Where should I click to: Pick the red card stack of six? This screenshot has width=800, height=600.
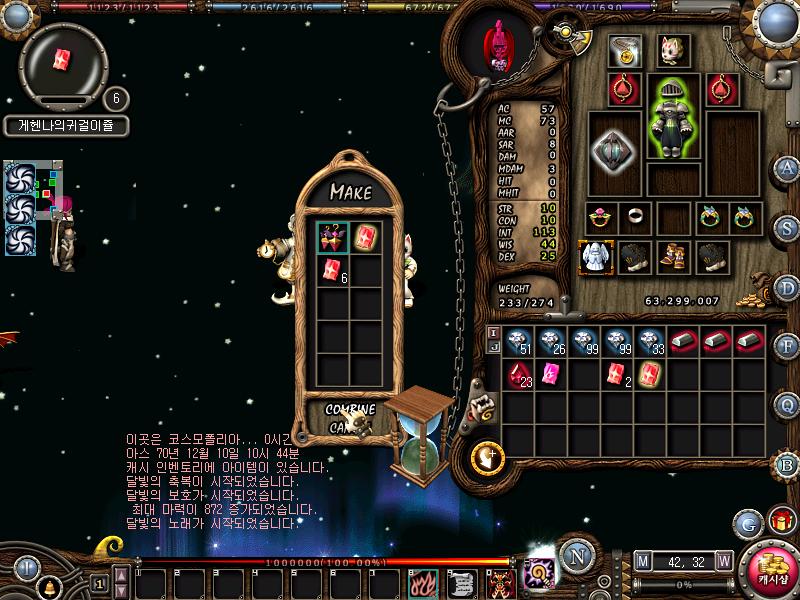point(333,269)
